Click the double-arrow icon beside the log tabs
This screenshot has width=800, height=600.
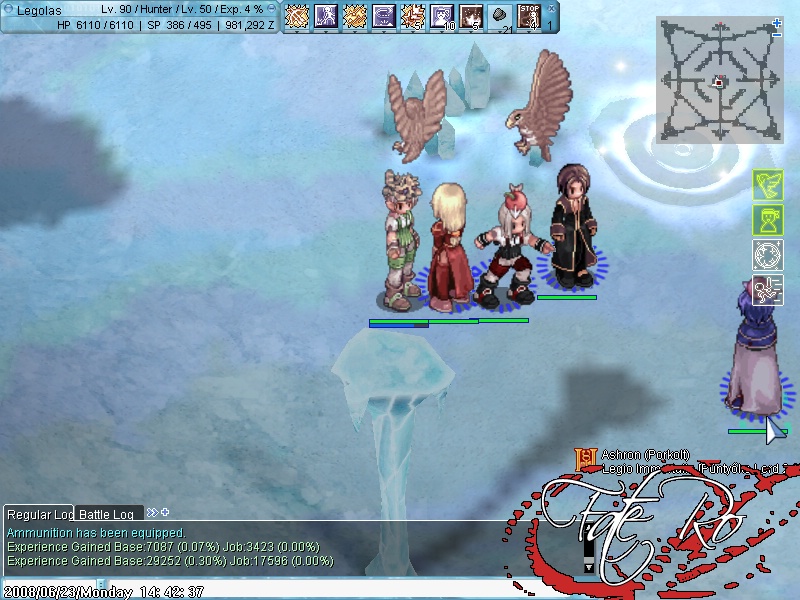point(152,513)
